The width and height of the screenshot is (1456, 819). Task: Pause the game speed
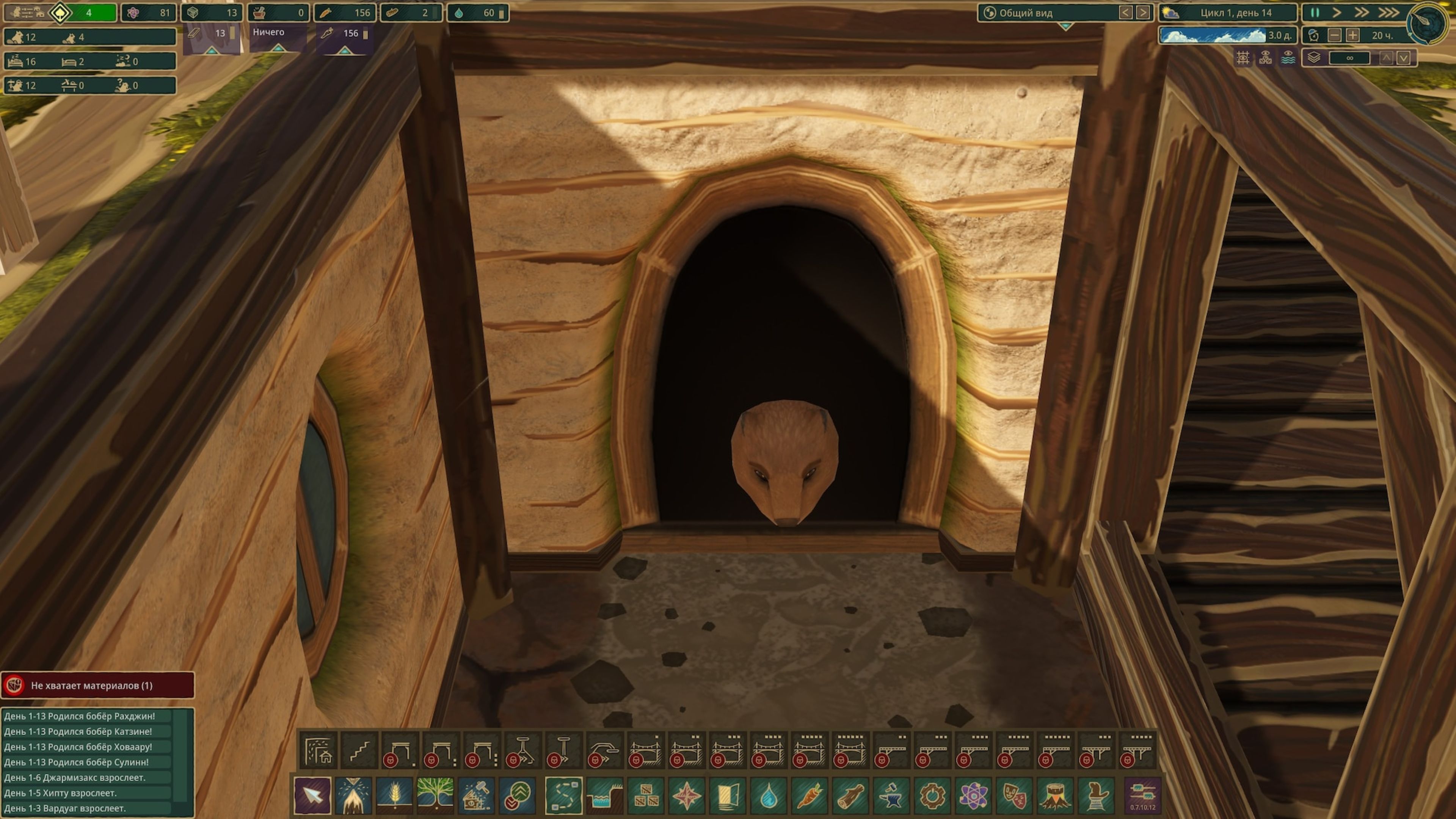(1315, 13)
